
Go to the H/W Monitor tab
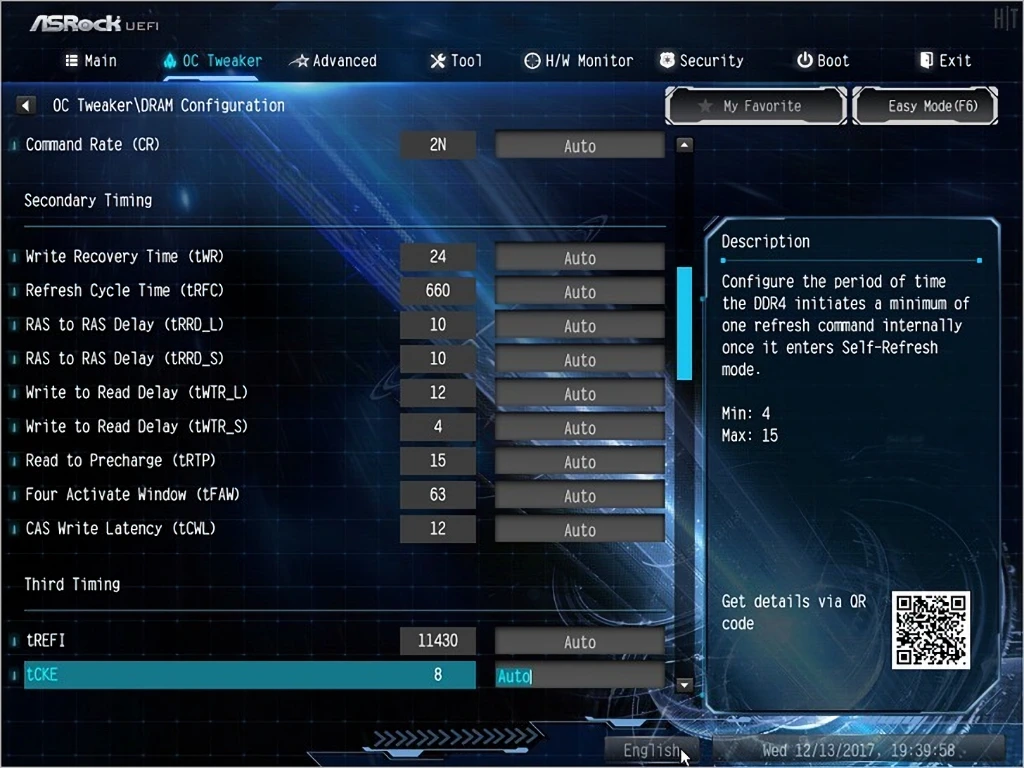(x=578, y=61)
